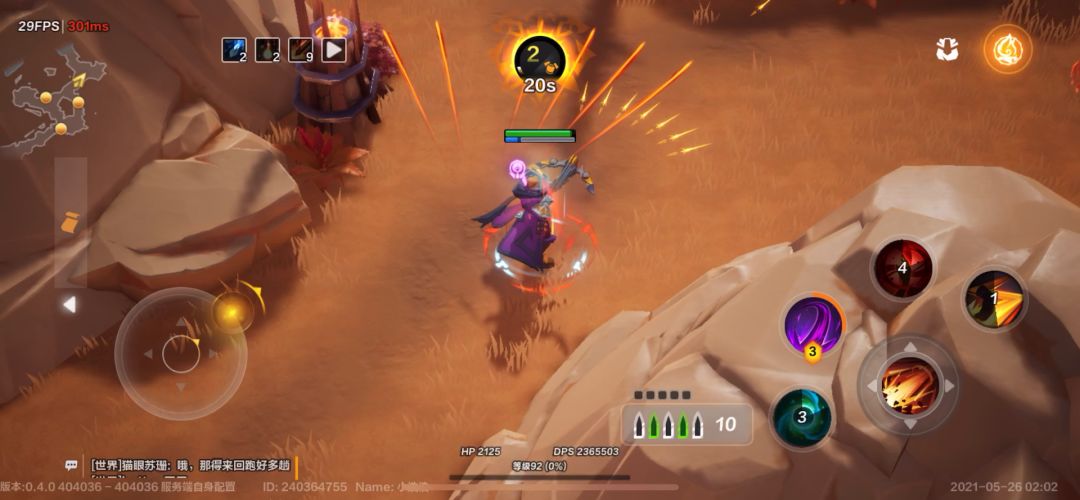Screen dimensions: 1080x500
Task: Select the blue crystal buff icon
Action: (235, 49)
